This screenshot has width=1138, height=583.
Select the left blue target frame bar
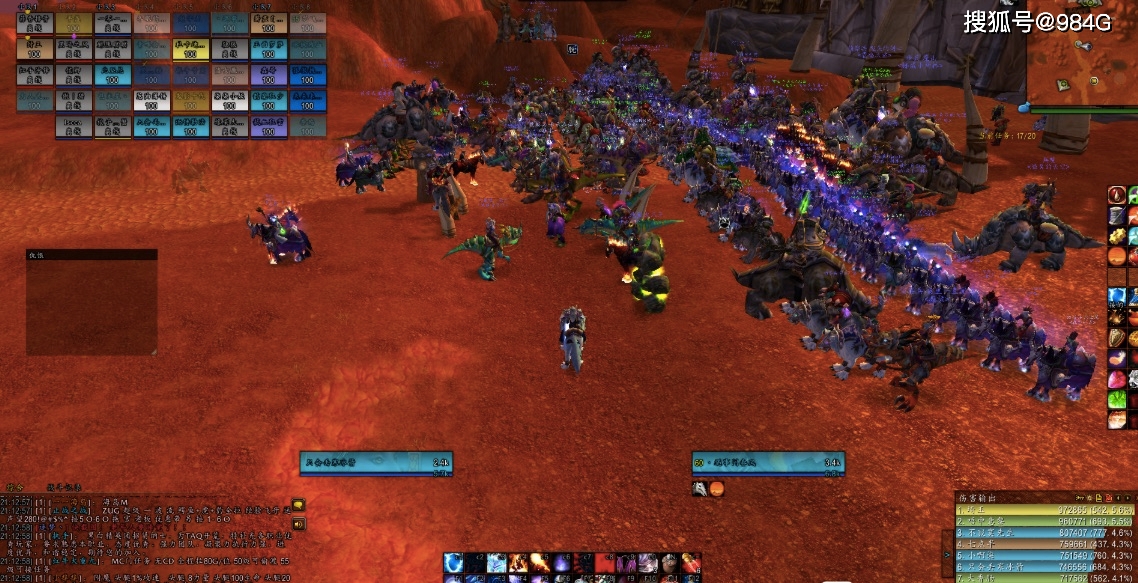tap(376, 462)
